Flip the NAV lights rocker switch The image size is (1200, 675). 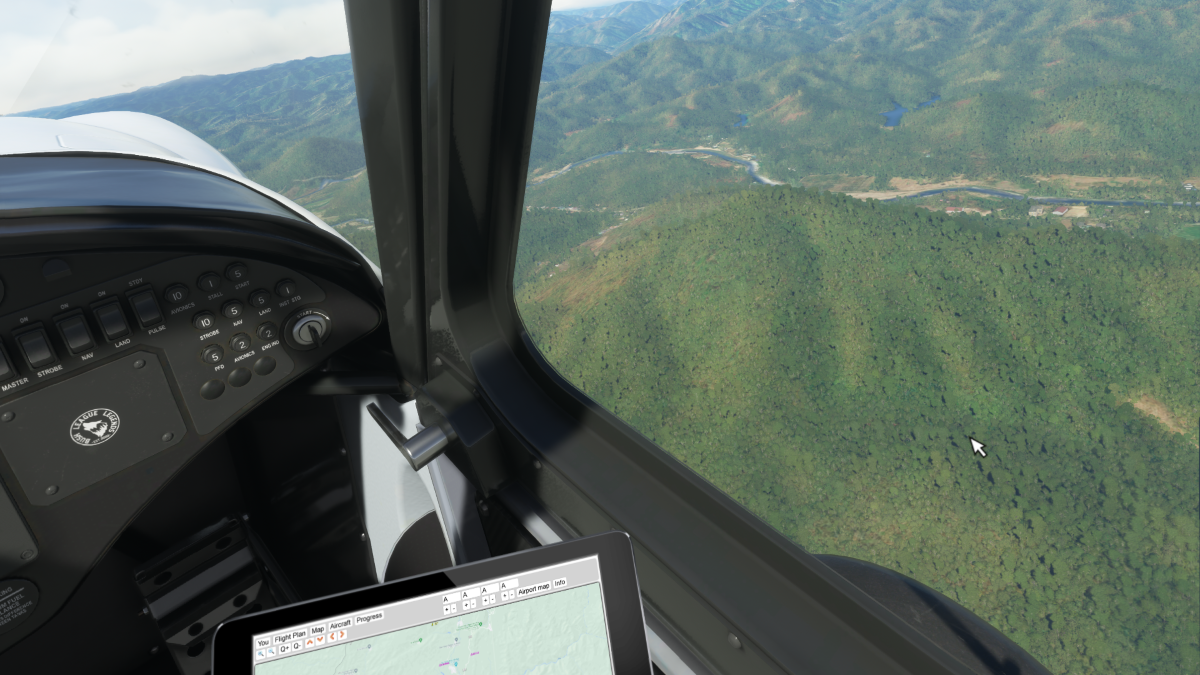tap(75, 334)
